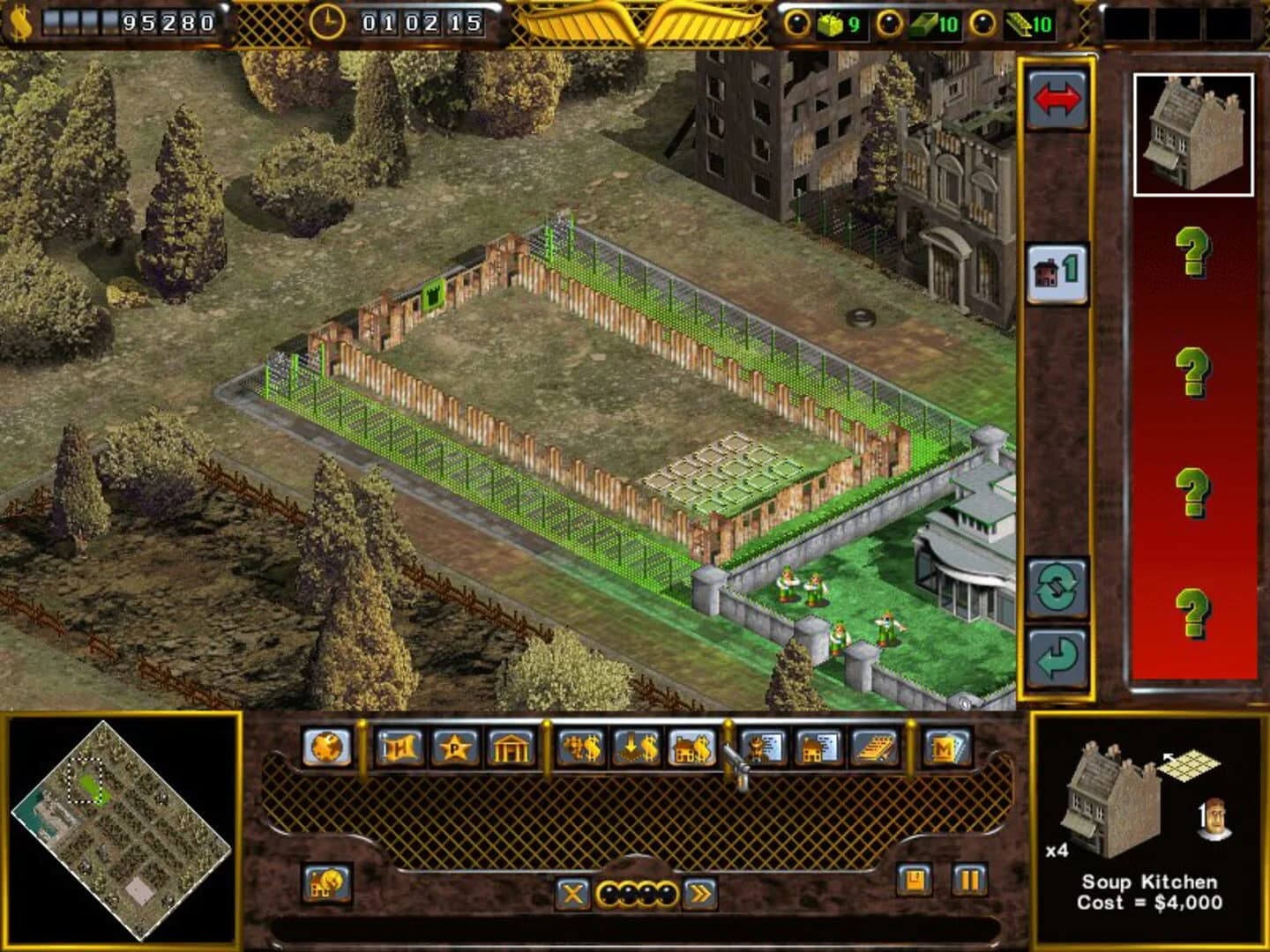The image size is (1270, 952).
Task: Click the four-dot page indicator
Action: click(635, 892)
